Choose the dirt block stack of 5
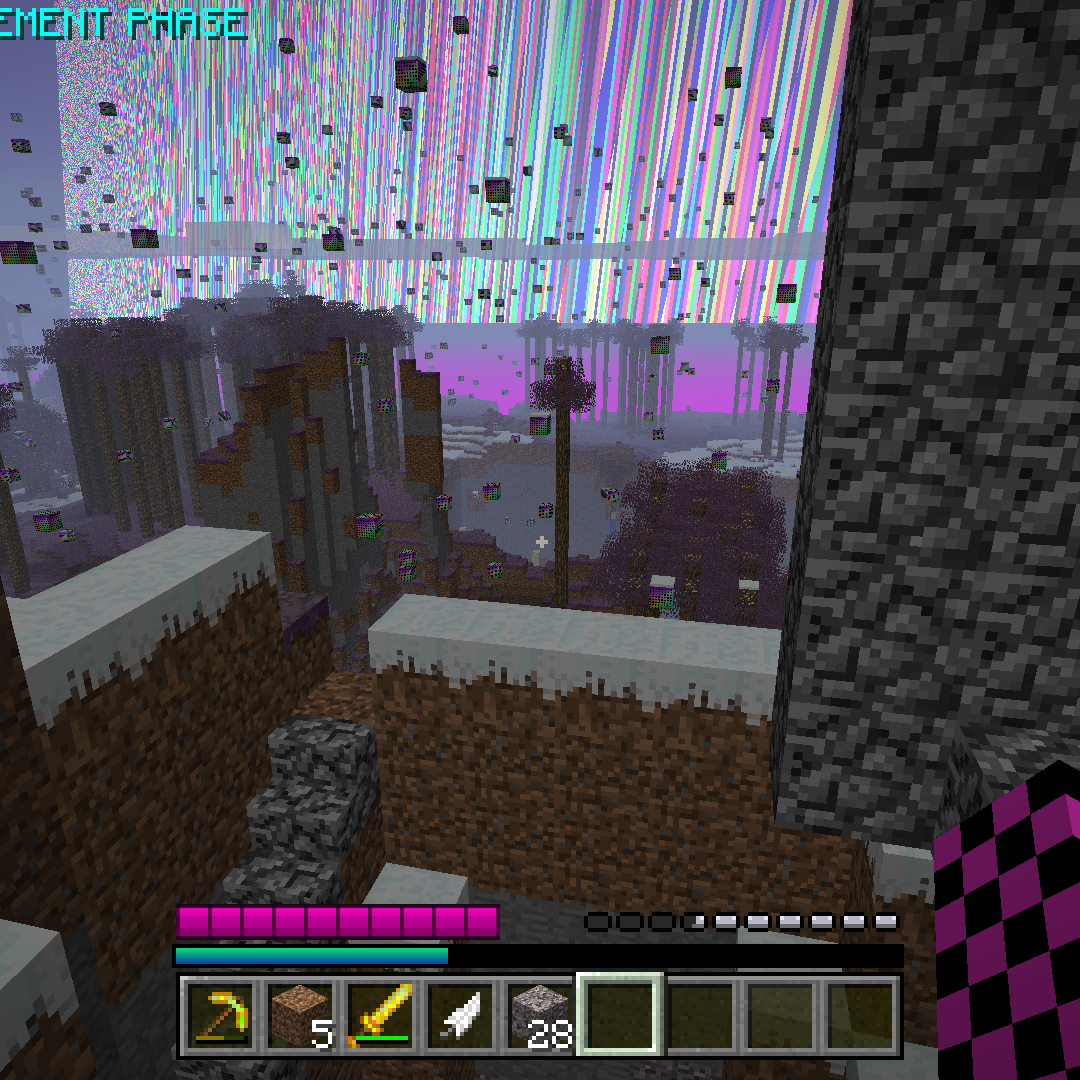This screenshot has height=1080, width=1080. (x=300, y=1014)
